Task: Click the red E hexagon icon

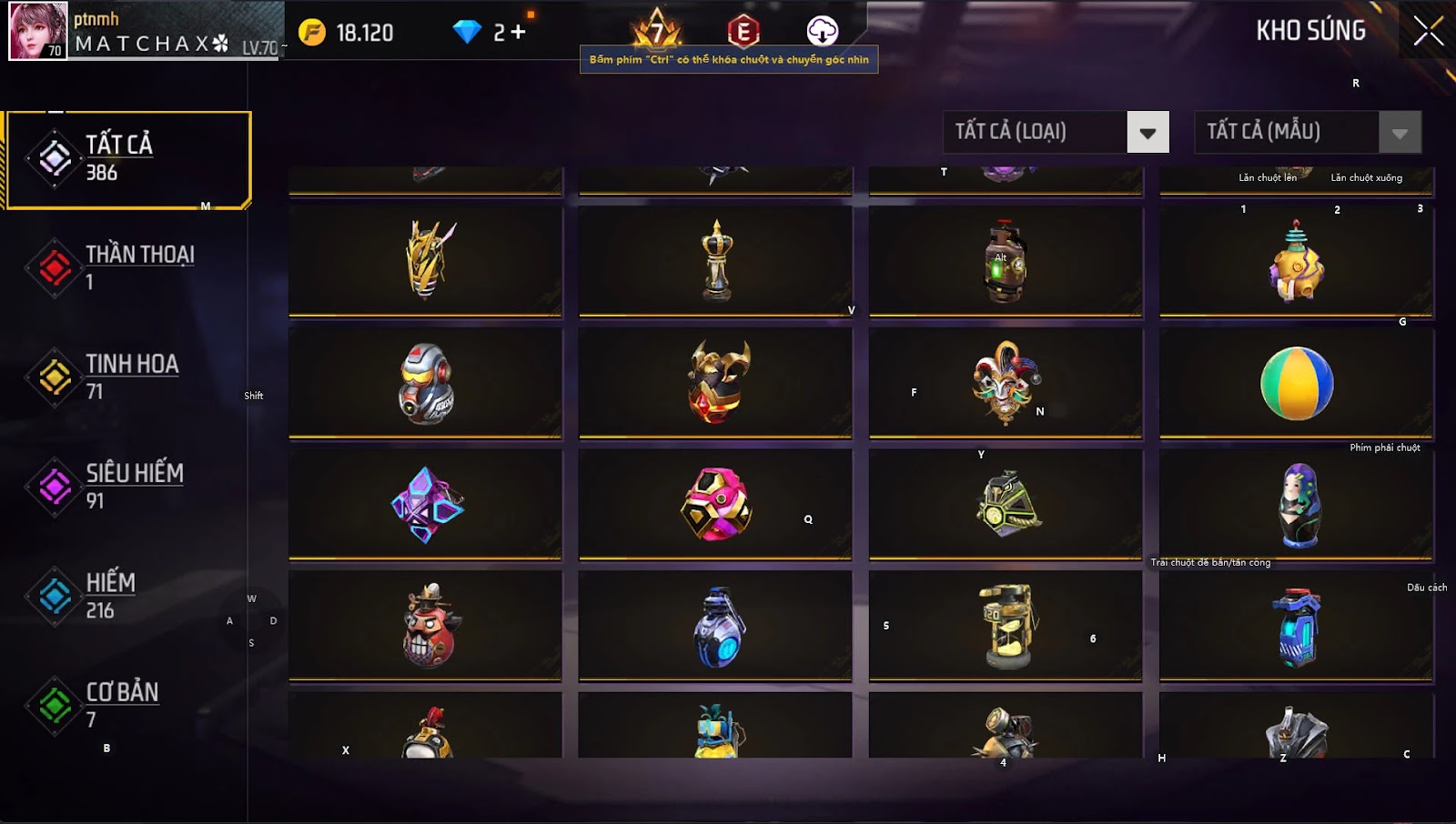Action: (743, 32)
